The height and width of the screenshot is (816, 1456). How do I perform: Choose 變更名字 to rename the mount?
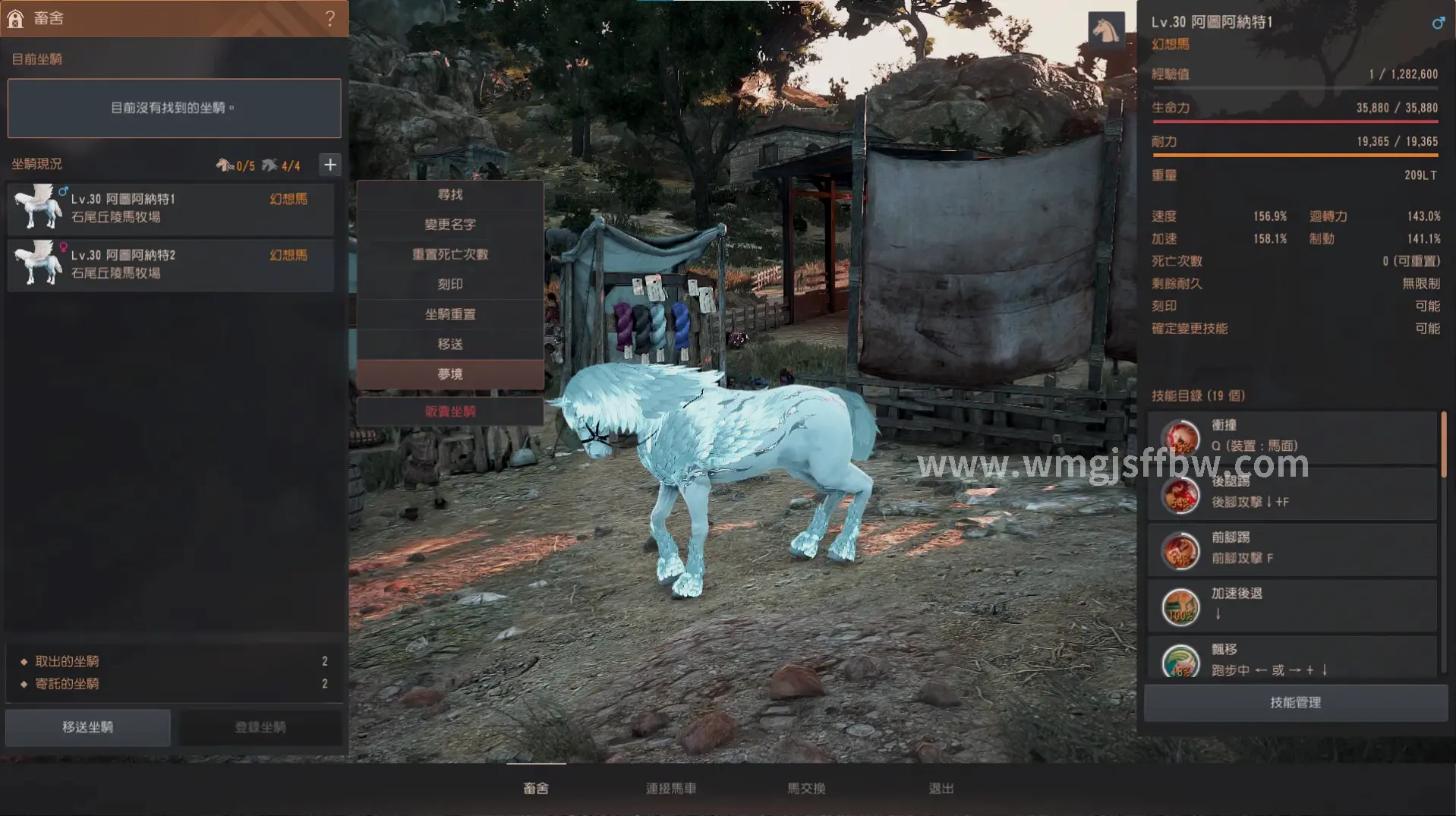[x=450, y=225]
